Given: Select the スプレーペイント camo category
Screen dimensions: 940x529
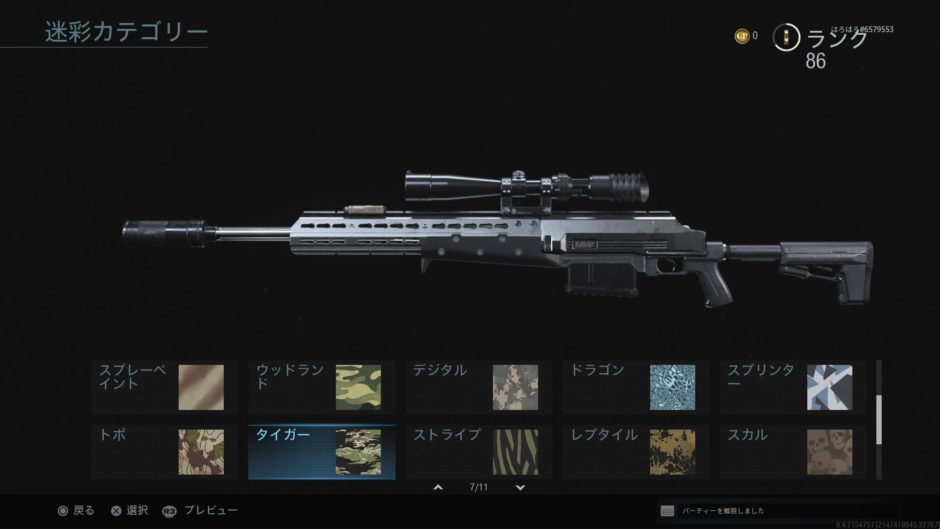Looking at the screenshot, I should 165,387.
